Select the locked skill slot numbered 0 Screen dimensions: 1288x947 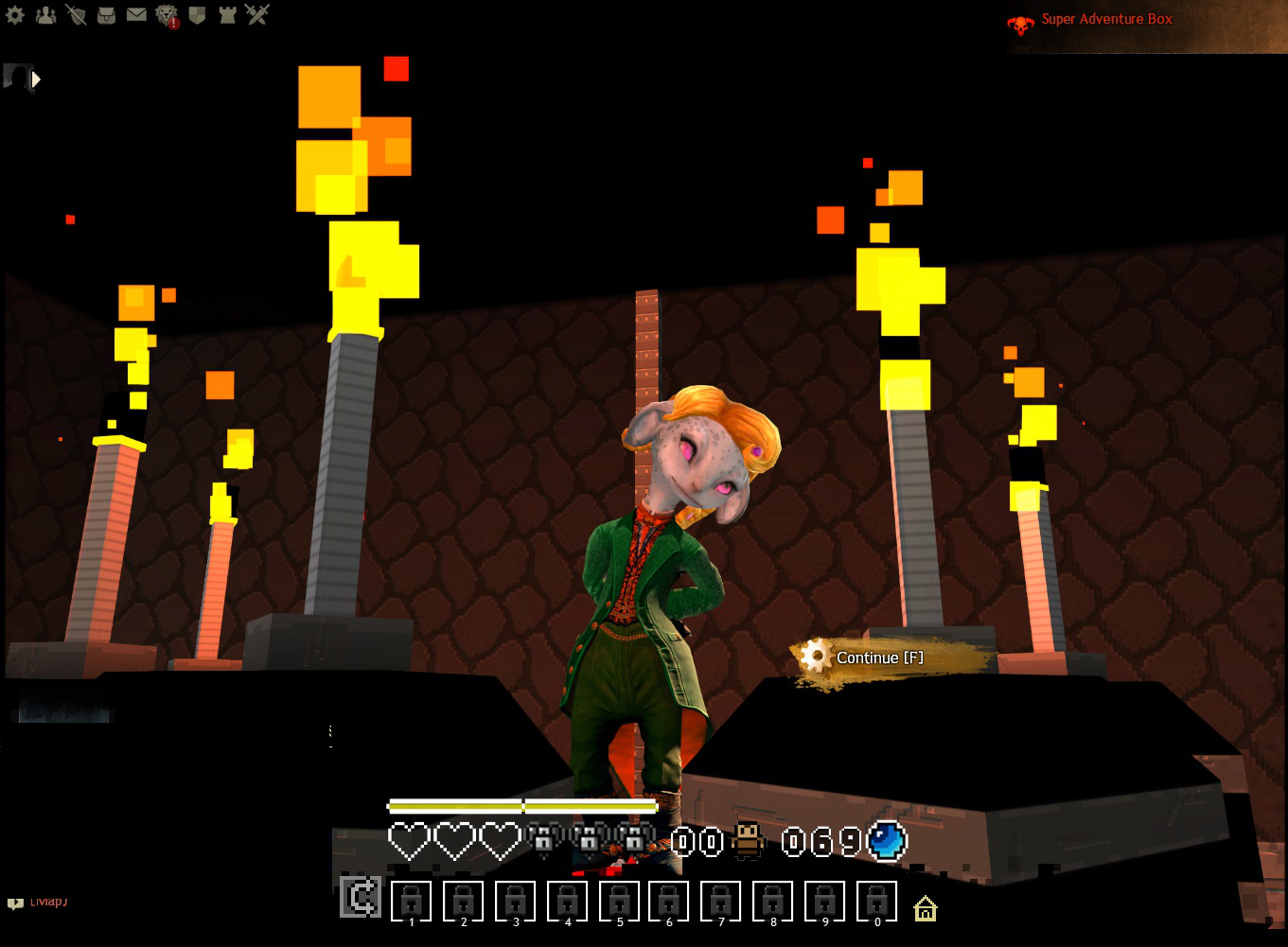[x=876, y=902]
